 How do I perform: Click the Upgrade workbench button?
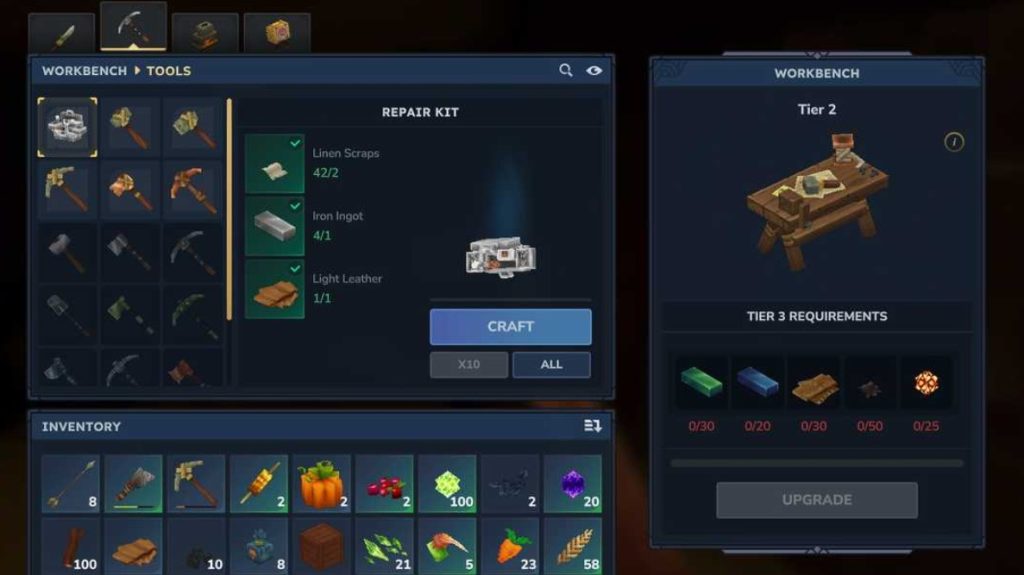coord(816,500)
